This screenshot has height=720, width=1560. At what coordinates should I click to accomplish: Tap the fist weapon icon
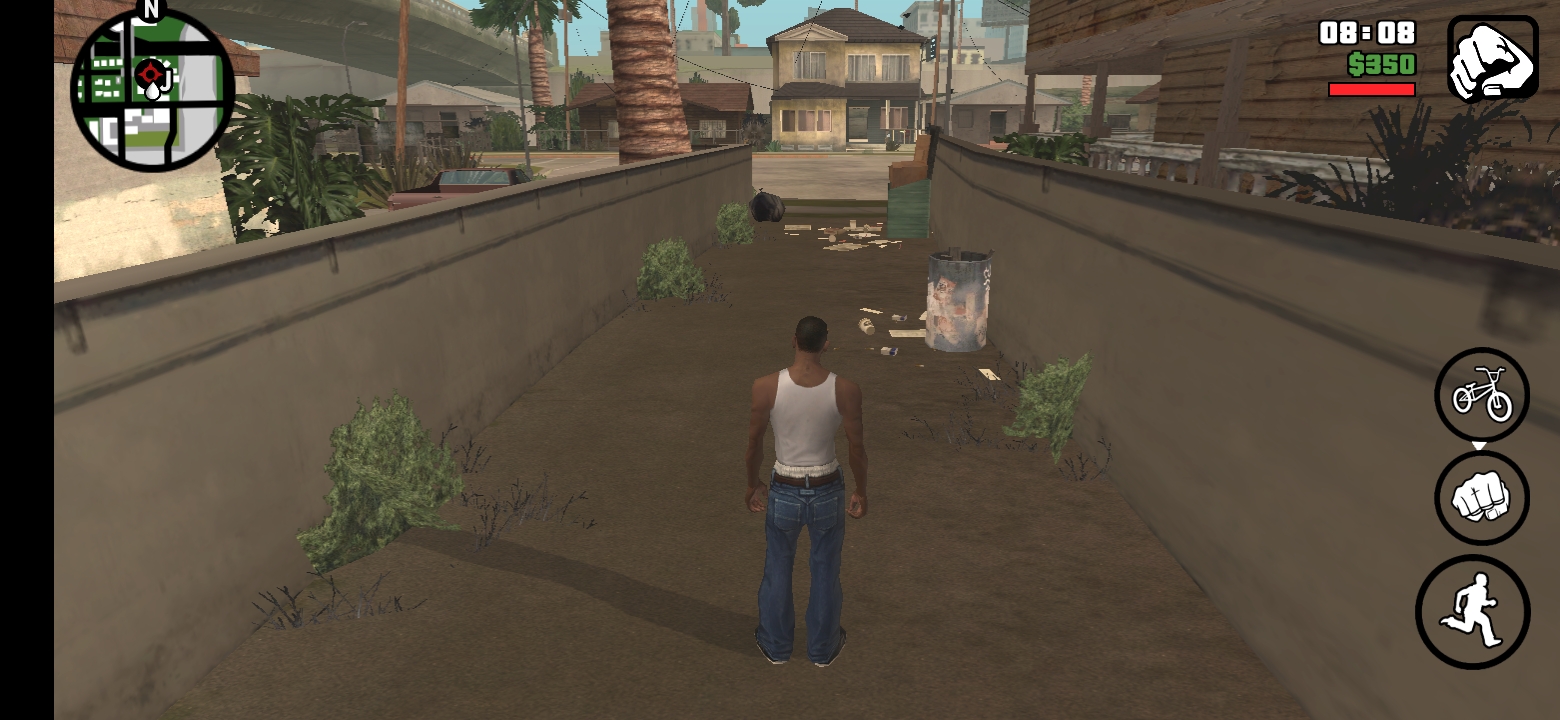pyautogui.click(x=1492, y=58)
